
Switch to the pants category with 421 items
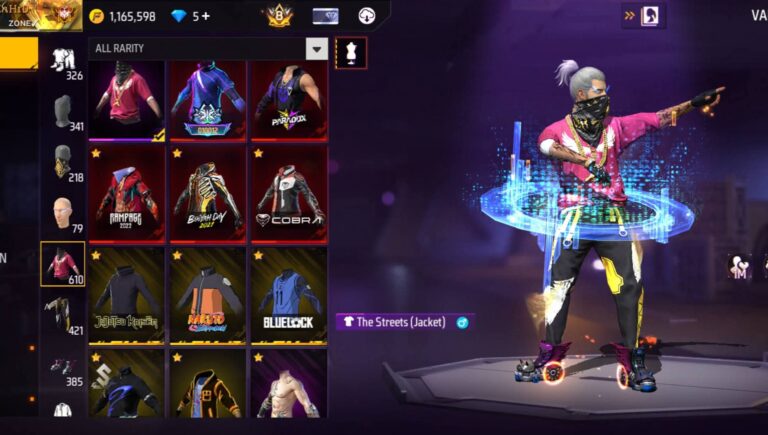coord(63,316)
